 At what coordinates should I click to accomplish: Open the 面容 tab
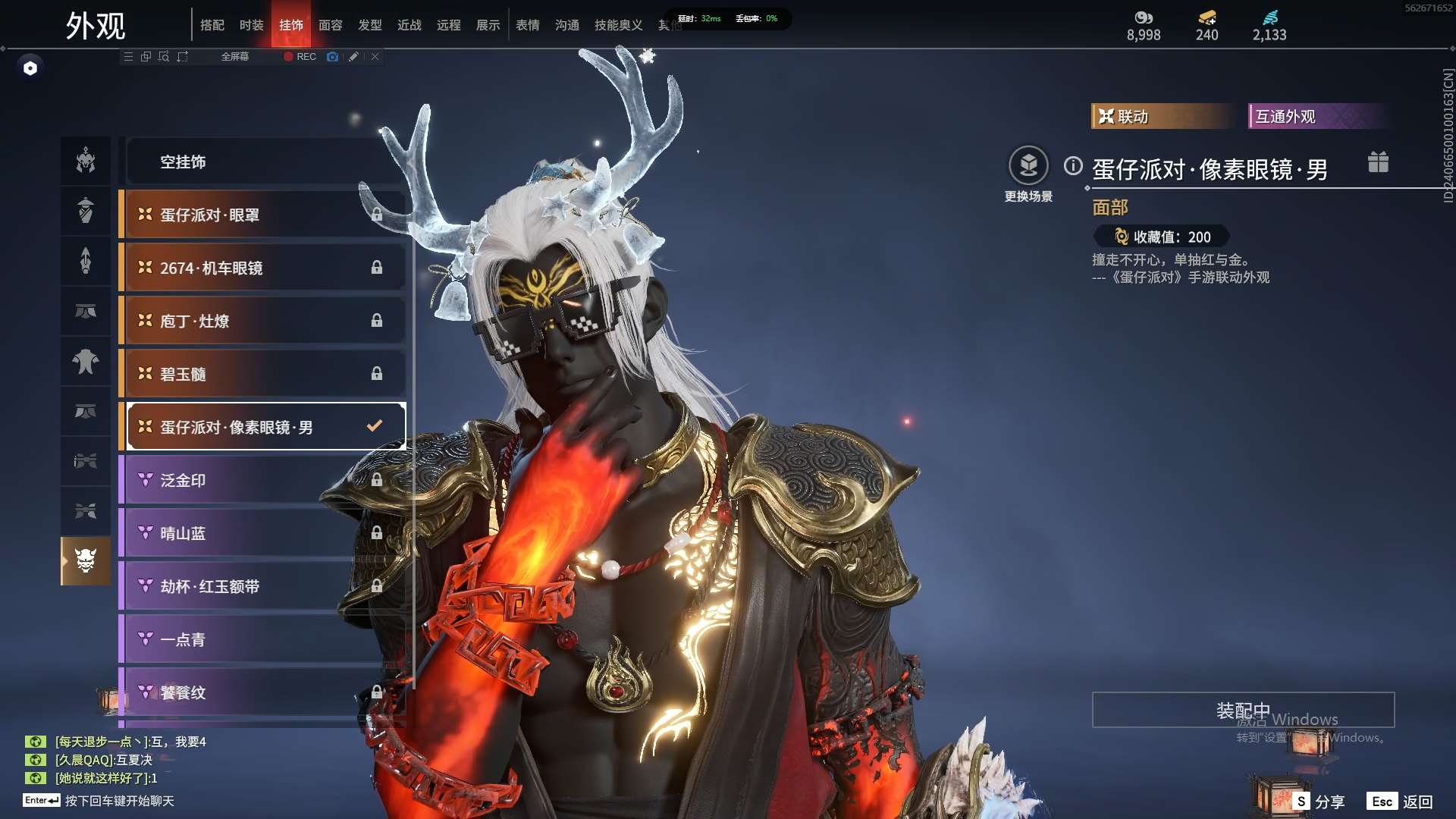click(x=330, y=25)
